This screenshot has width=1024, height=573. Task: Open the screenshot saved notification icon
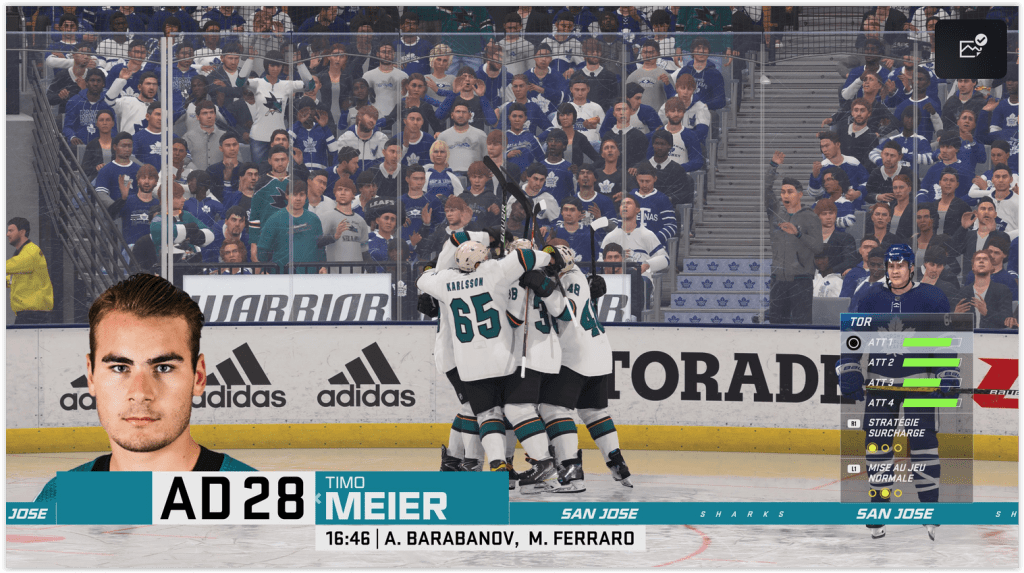pyautogui.click(x=971, y=48)
